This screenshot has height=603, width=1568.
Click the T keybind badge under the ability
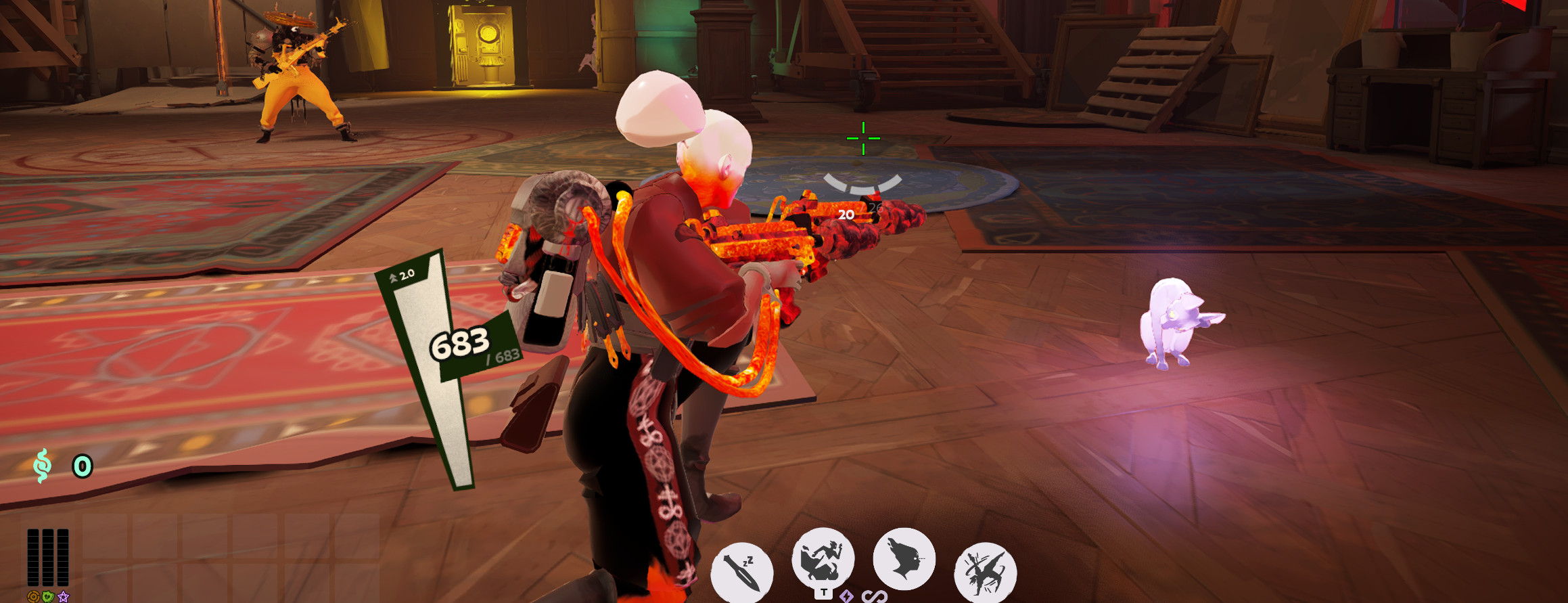pyautogui.click(x=825, y=594)
